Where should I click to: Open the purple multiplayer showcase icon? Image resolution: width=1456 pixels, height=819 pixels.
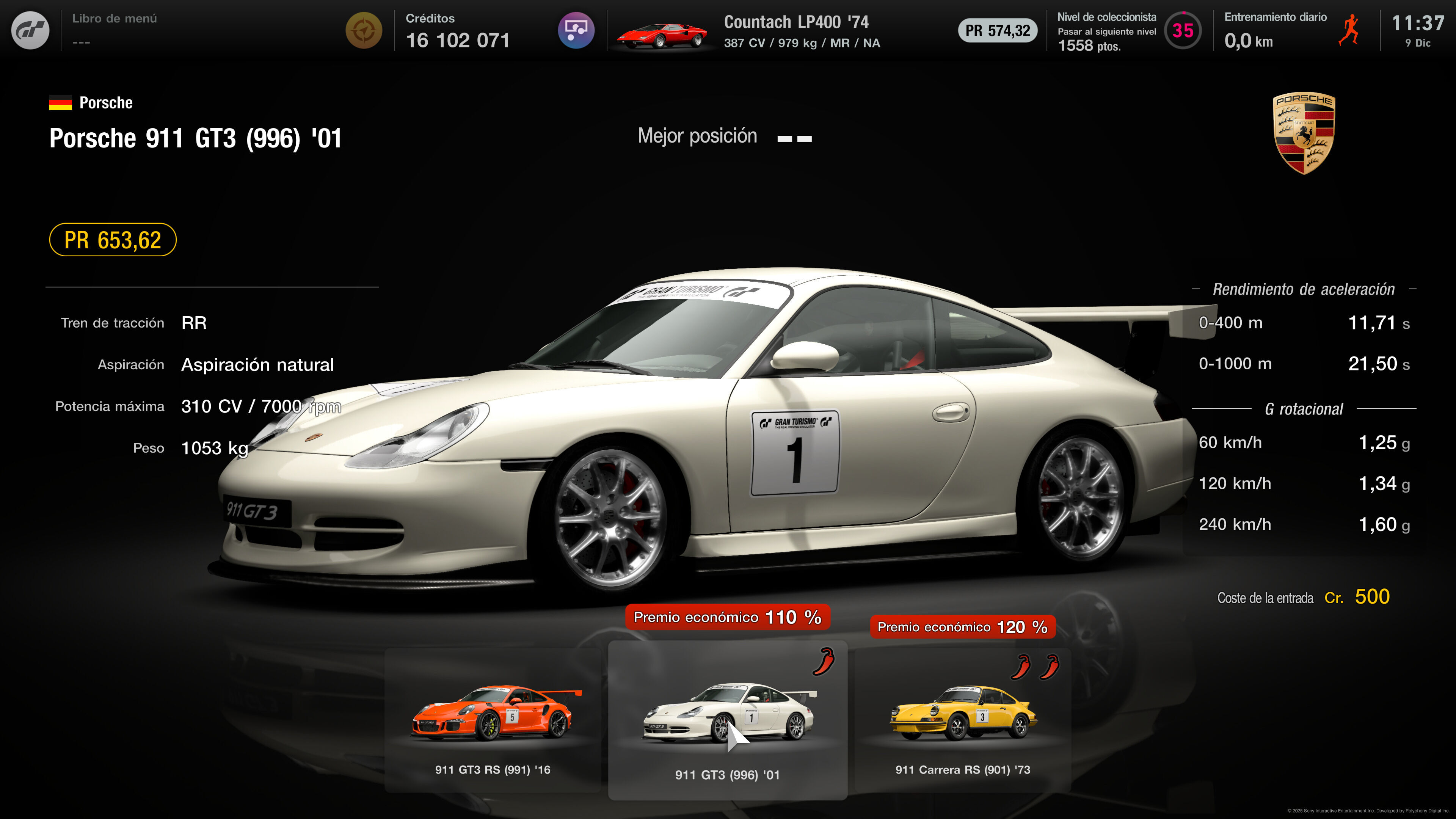coord(576,30)
